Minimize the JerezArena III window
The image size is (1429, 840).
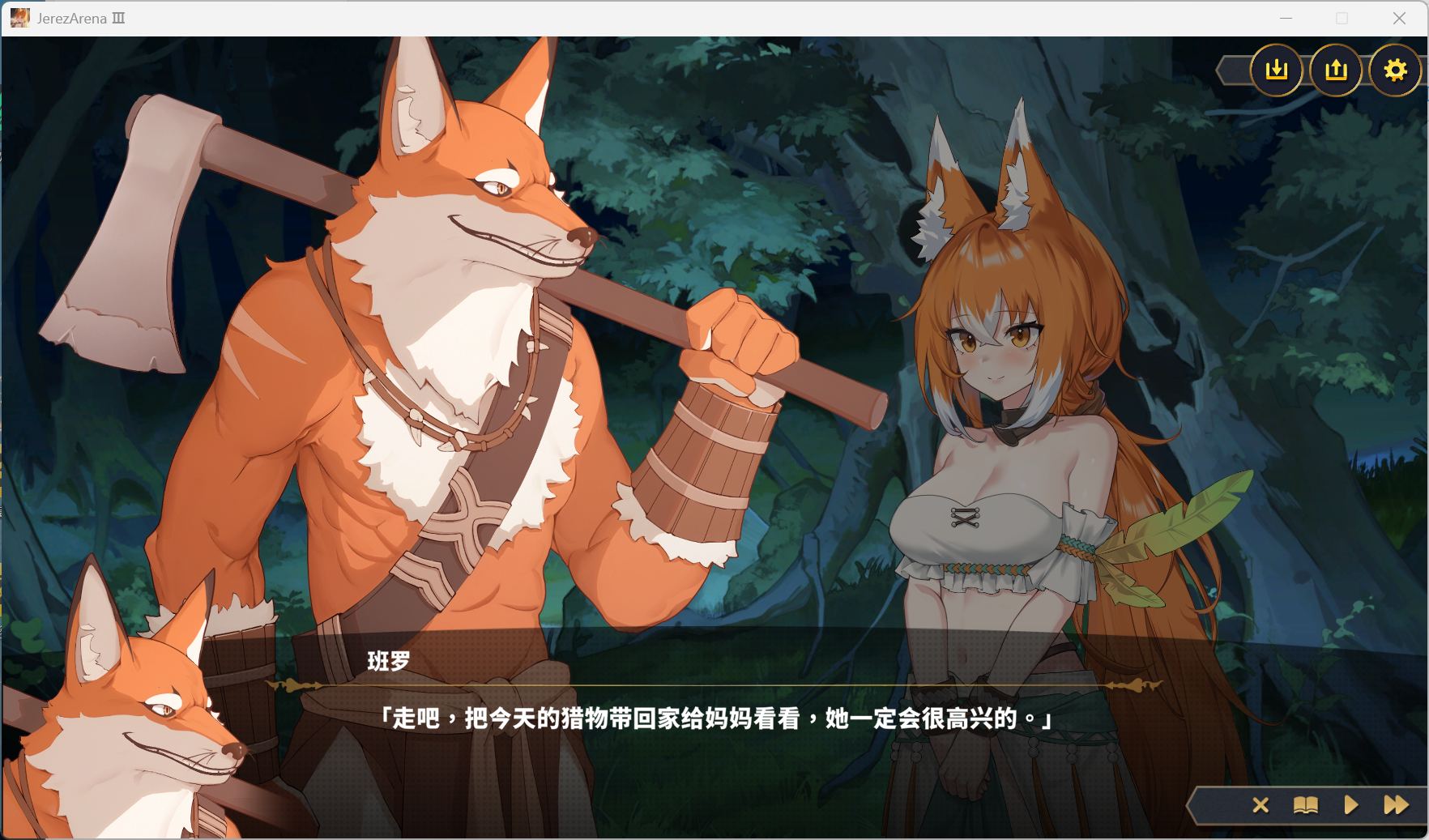click(1287, 18)
